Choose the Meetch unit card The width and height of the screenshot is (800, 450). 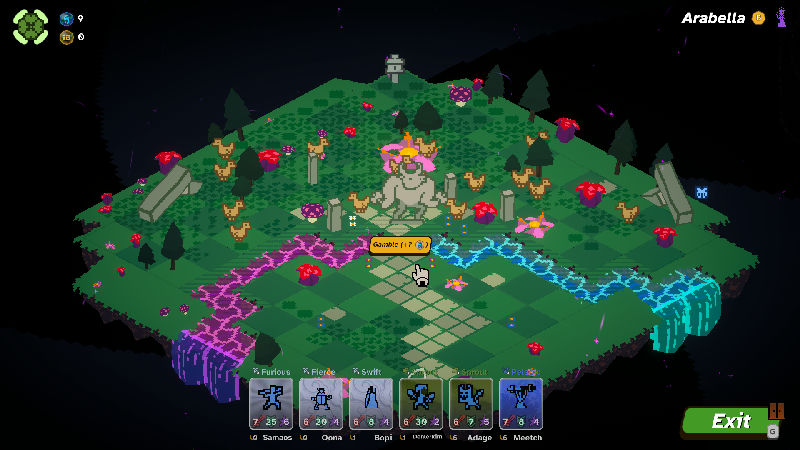coord(520,404)
